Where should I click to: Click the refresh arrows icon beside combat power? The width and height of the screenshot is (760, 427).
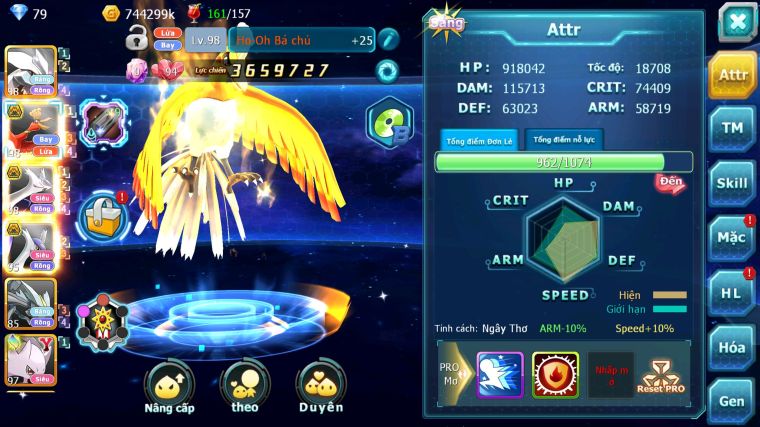[386, 71]
